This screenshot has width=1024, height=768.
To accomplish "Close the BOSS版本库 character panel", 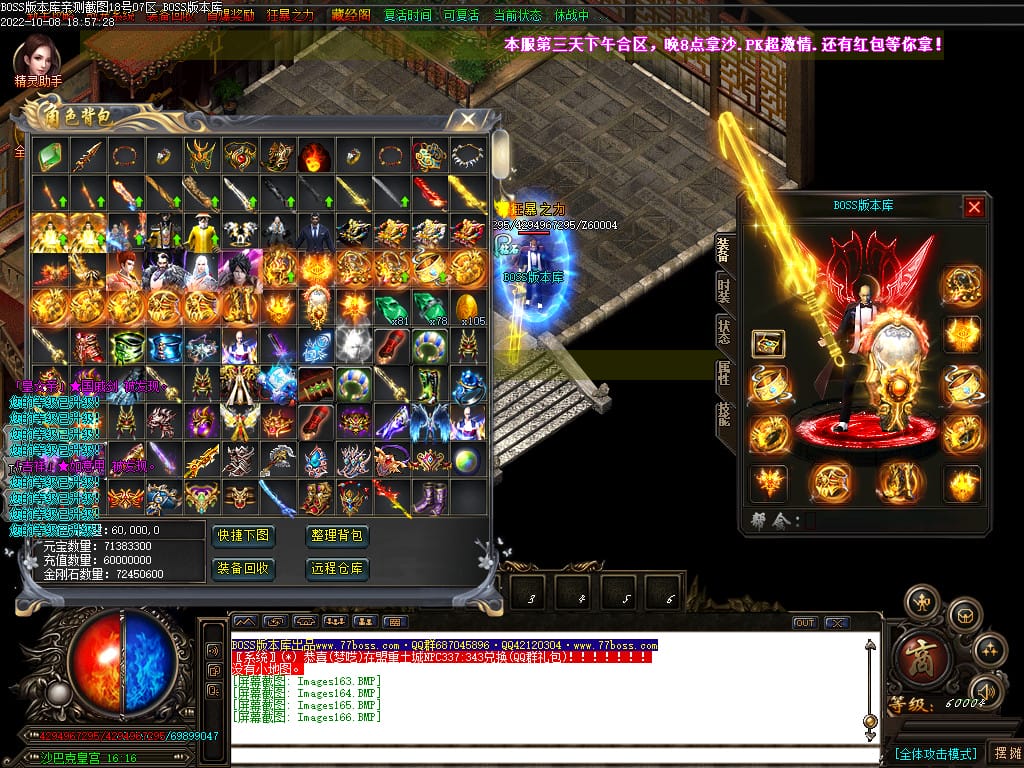I will pyautogui.click(x=974, y=207).
